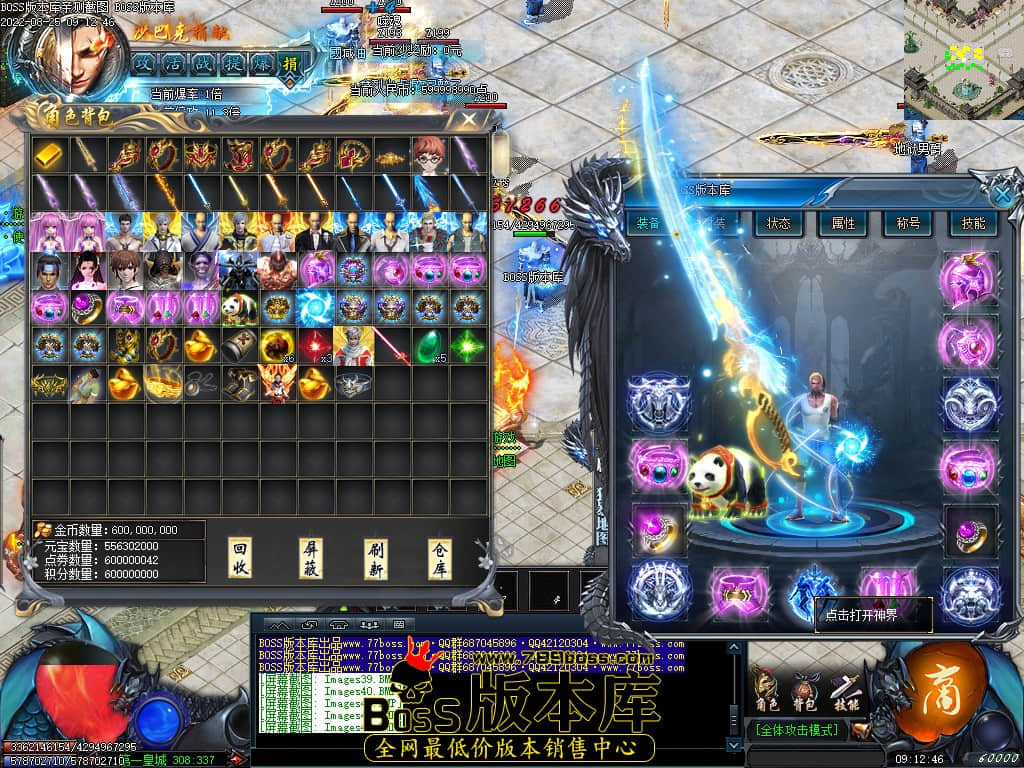
Task: Open the 技能 skills tab
Action: [x=972, y=224]
